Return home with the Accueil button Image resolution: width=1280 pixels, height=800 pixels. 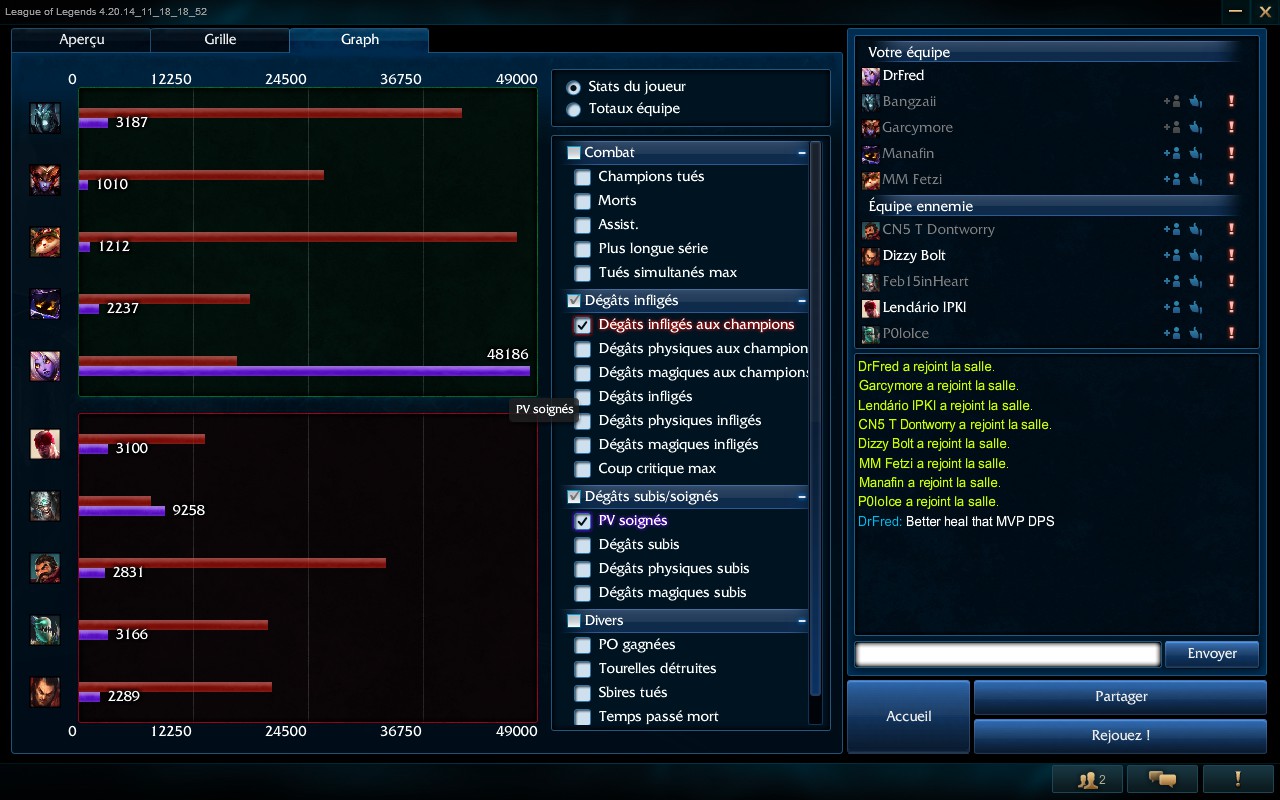[x=908, y=716]
